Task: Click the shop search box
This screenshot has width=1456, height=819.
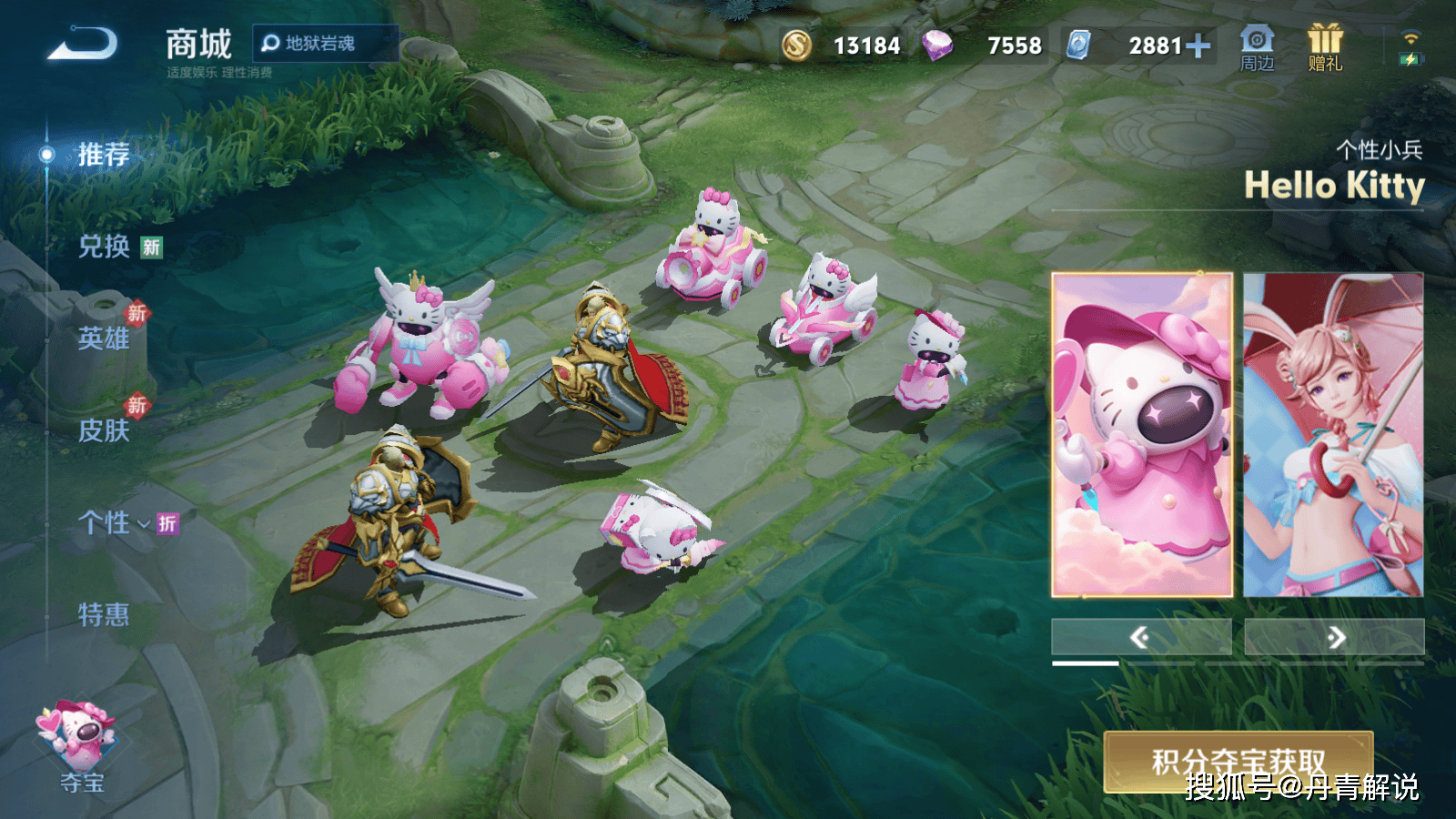Action: [324, 43]
